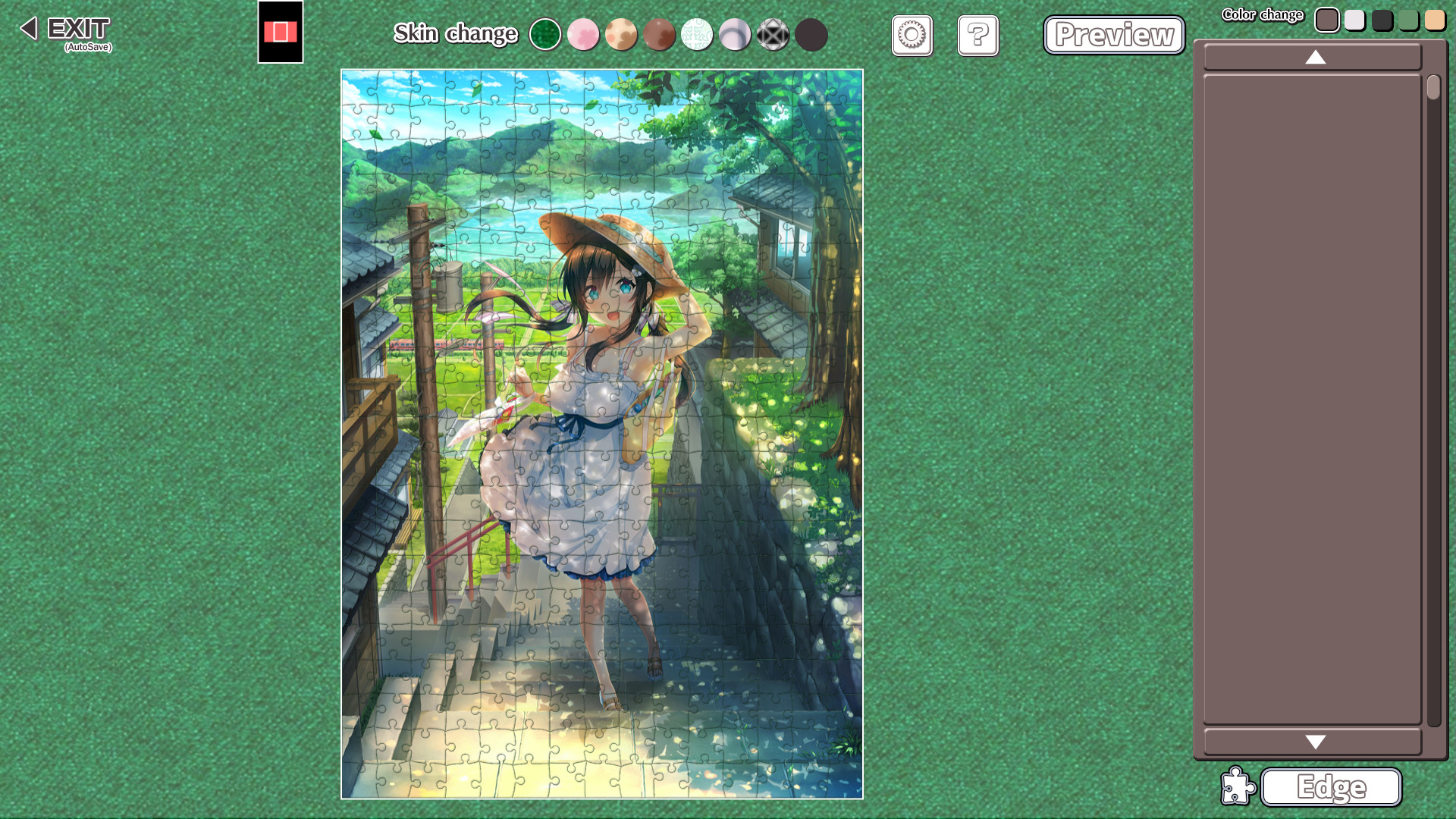Viewport: 1456px width, 819px height.
Task: Select the pink flower skin pattern
Action: click(583, 34)
